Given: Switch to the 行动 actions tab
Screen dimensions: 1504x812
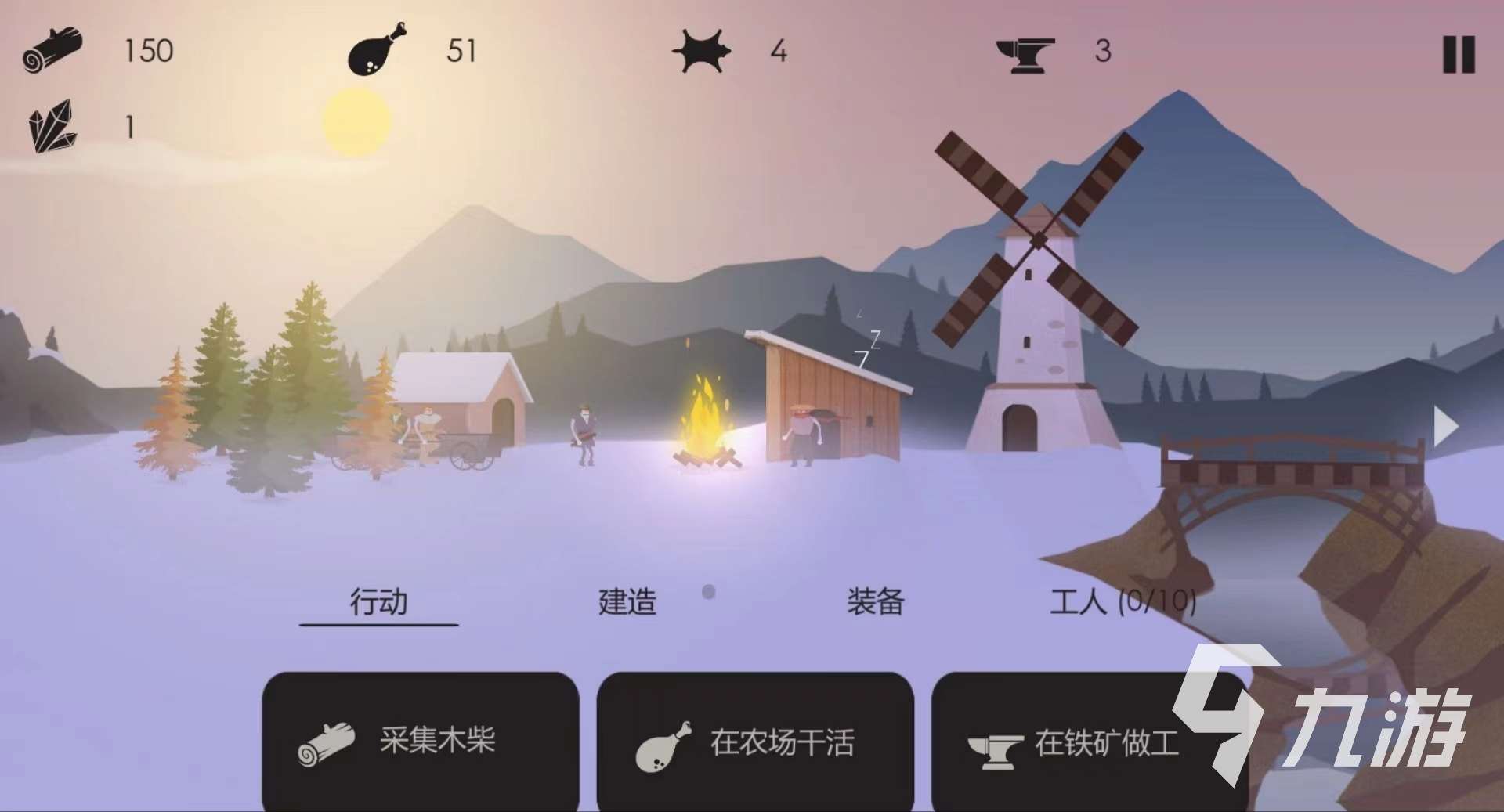Looking at the screenshot, I should pos(379,601).
